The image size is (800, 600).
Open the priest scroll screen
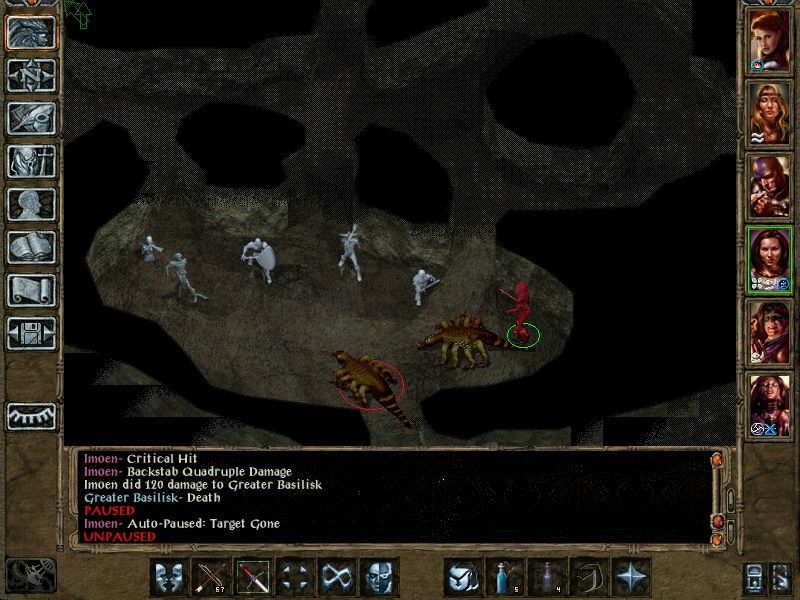[x=32, y=290]
